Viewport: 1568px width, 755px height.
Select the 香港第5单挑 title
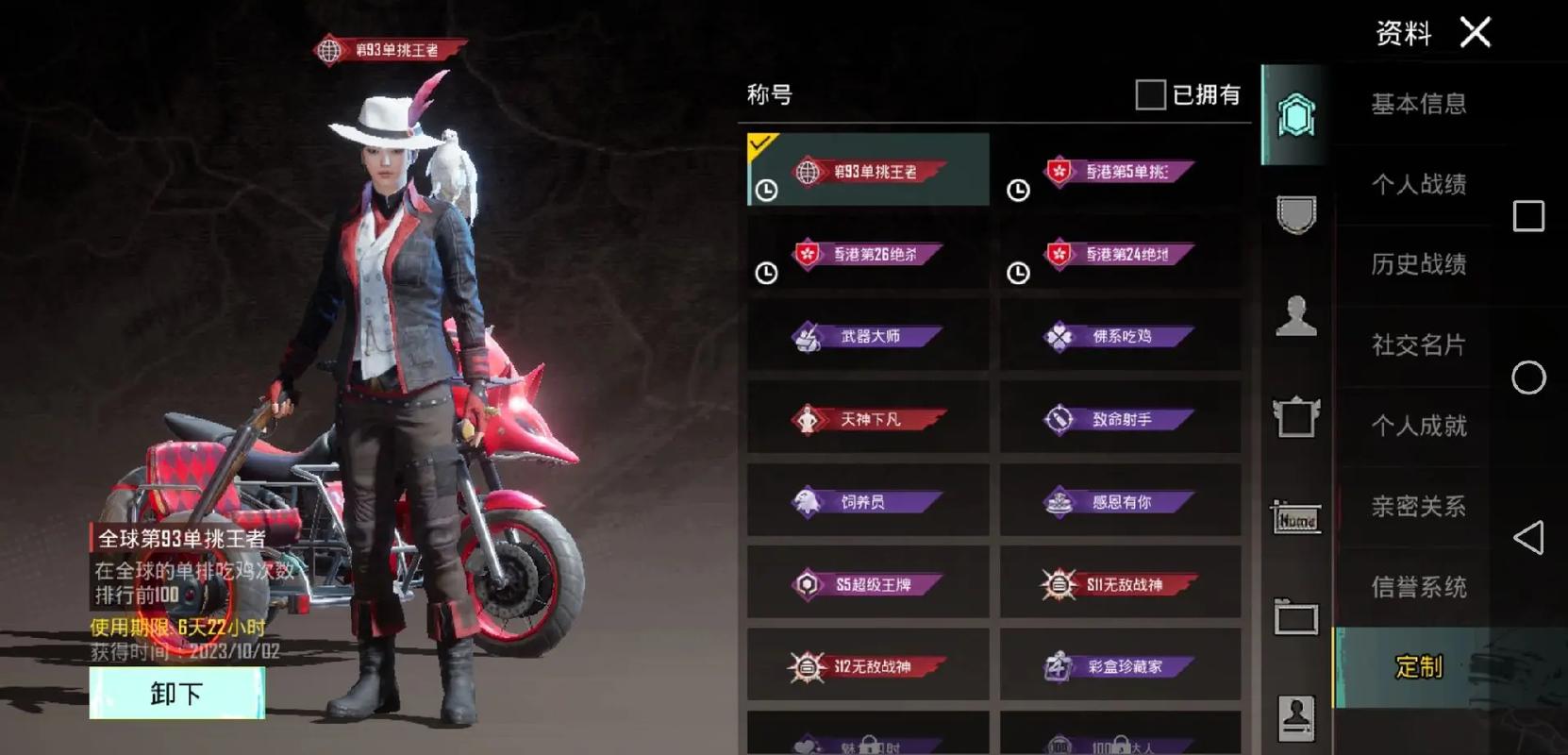[x=1120, y=172]
